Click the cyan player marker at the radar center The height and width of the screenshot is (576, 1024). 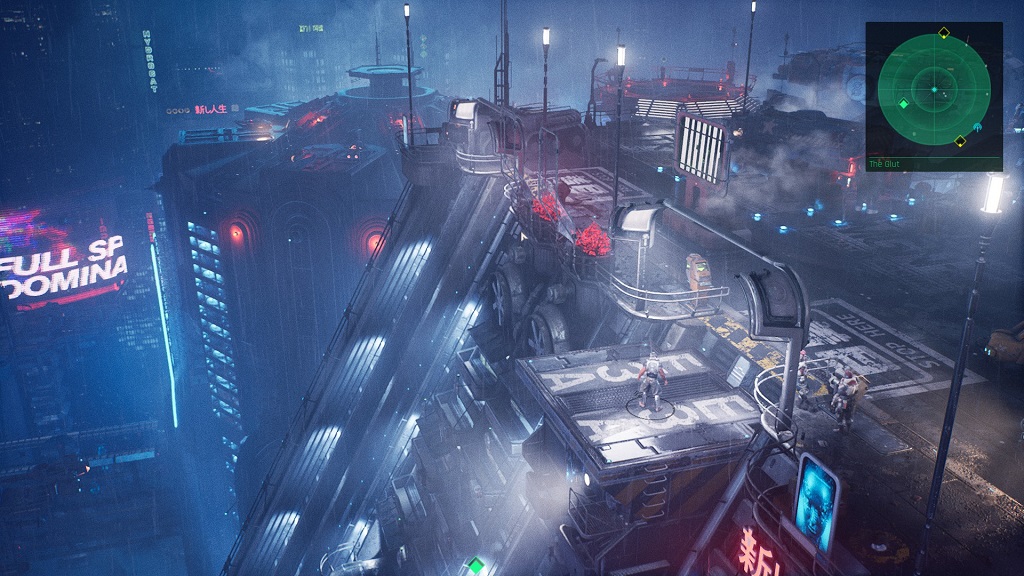934,90
